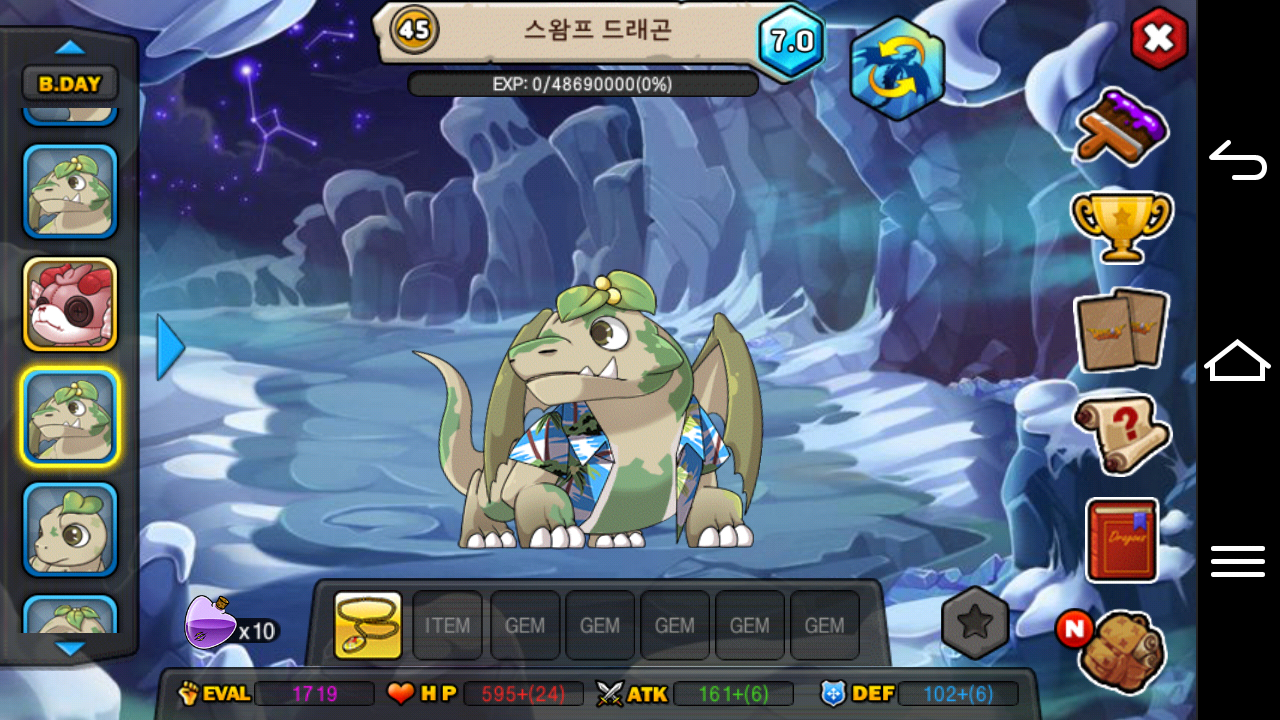Tap the B.DAY sort button
Image resolution: width=1280 pixels, height=720 pixels.
70,84
